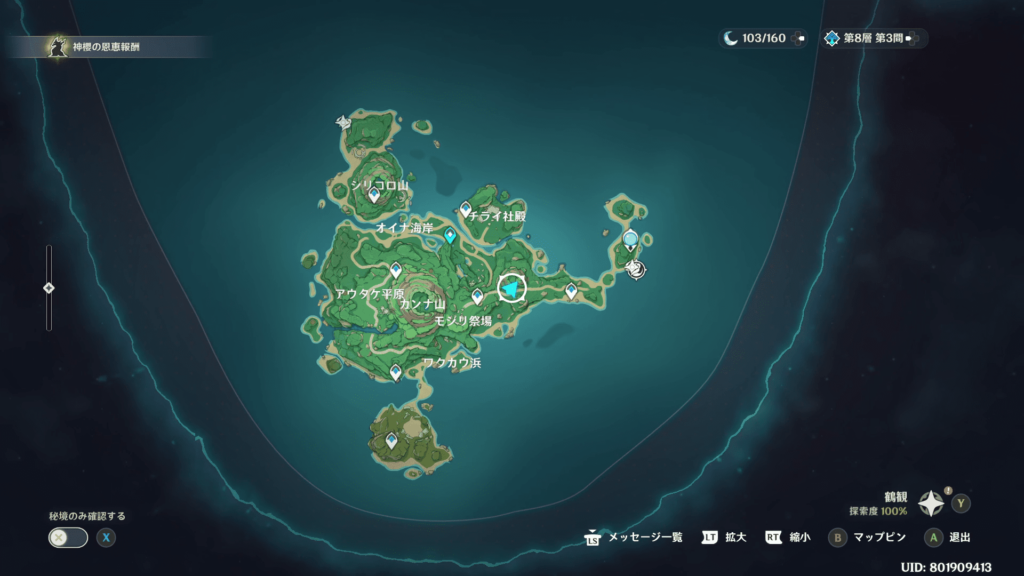Open the 神櫻の恩惠報酬 quest tracker
1024x576 pixels.
pyautogui.click(x=100, y=47)
